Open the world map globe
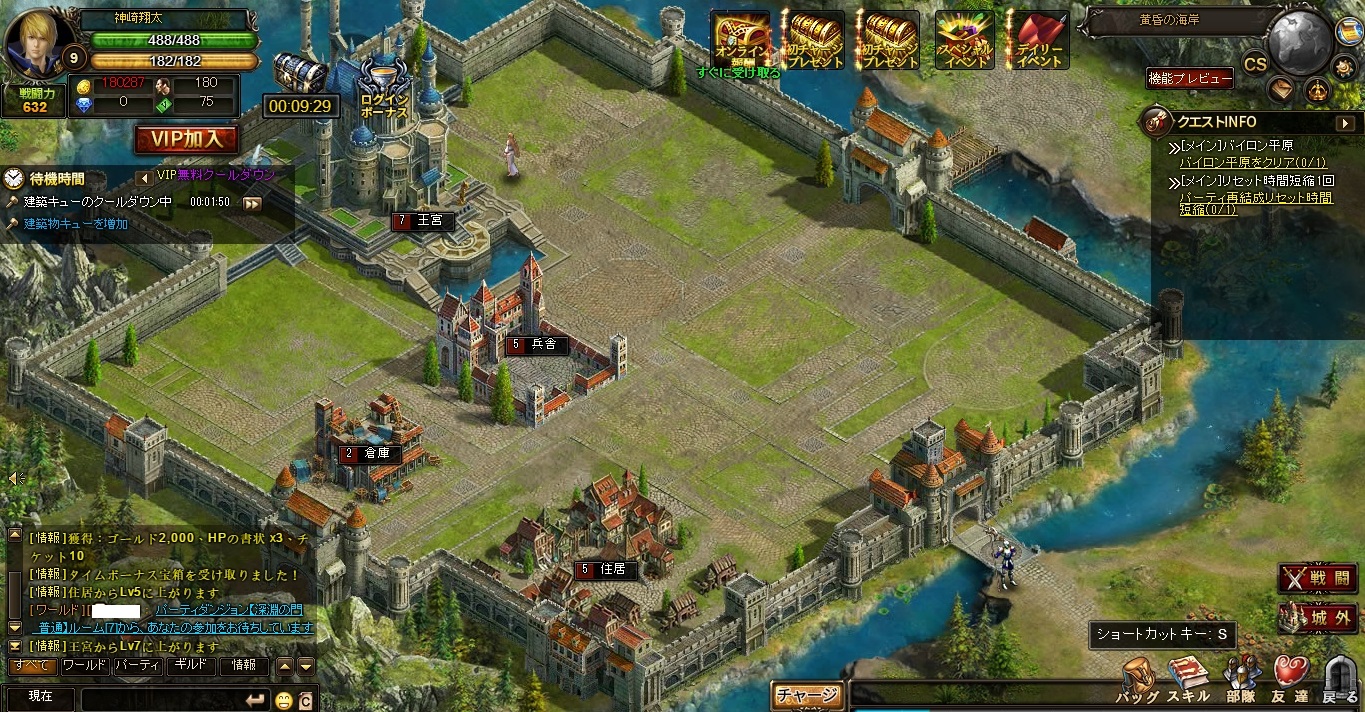The height and width of the screenshot is (712, 1365). 1300,42
